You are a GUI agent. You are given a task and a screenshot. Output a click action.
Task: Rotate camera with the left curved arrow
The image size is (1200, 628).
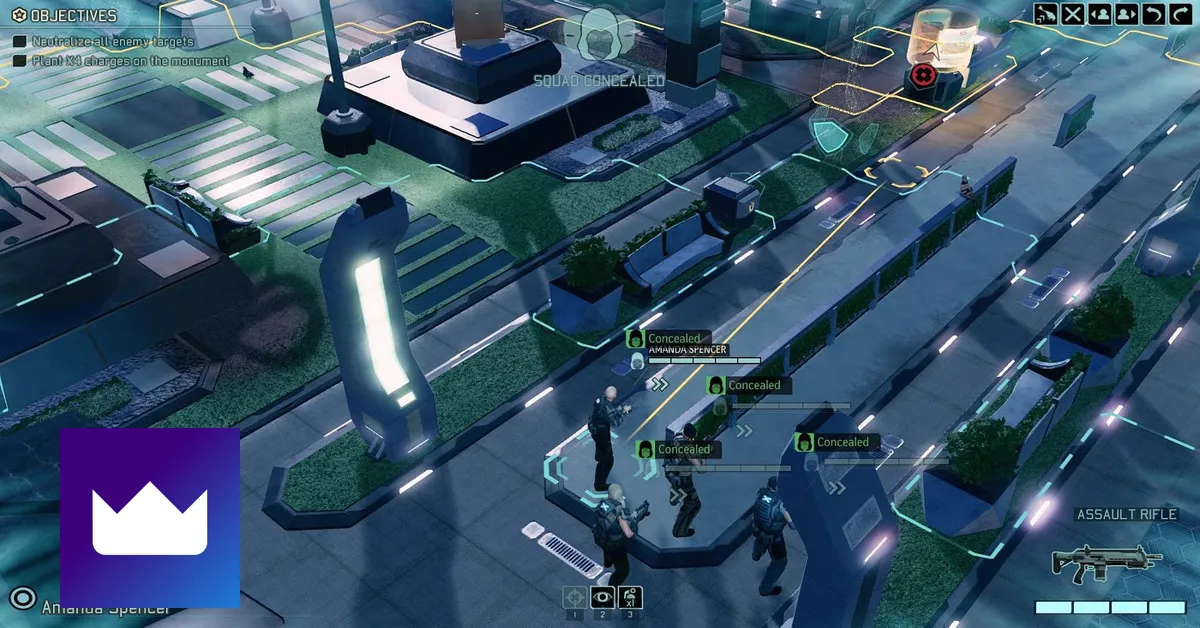click(x=1153, y=14)
